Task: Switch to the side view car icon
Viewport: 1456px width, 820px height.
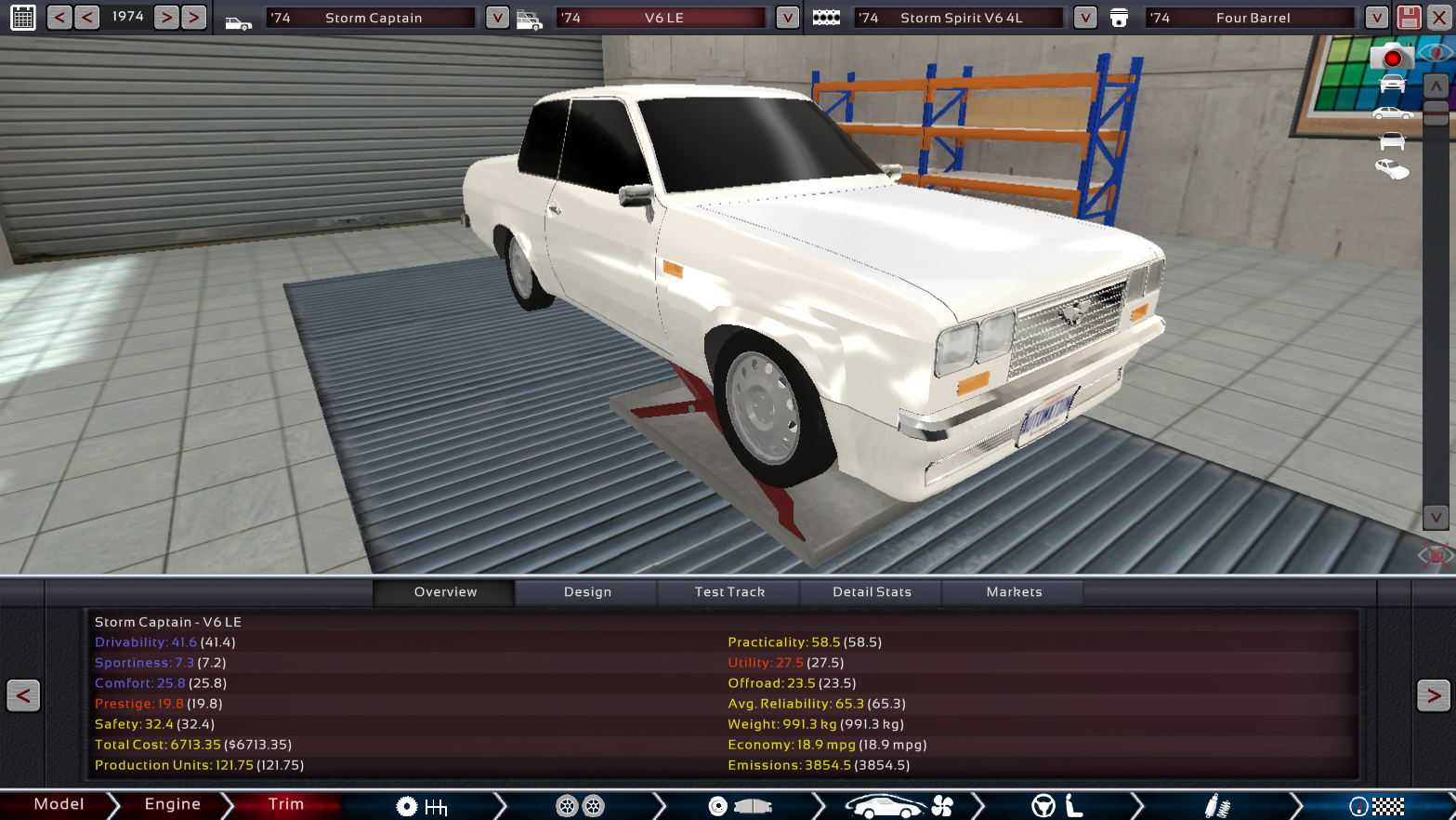Action: 1392,113
